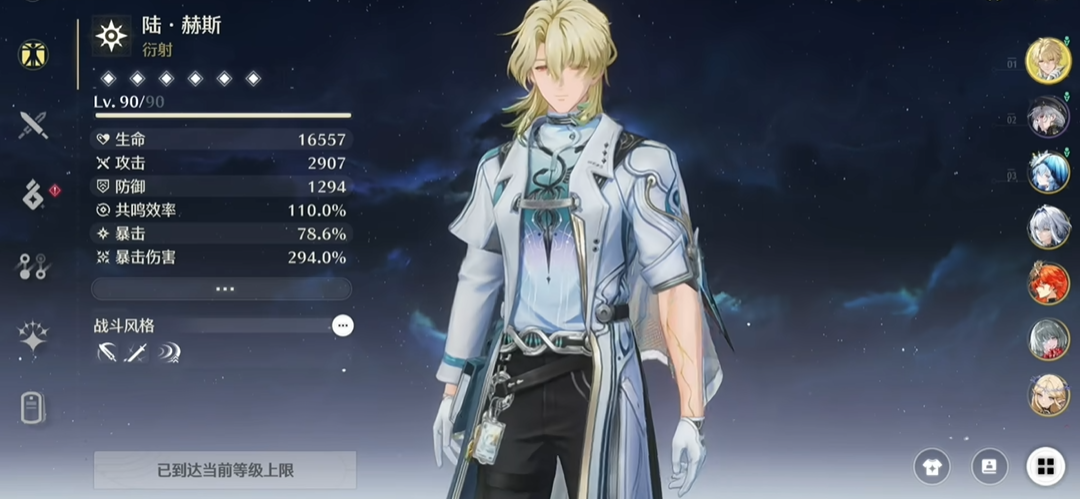Select the red-haired character portrait
The image size is (1080, 499).
(1048, 284)
